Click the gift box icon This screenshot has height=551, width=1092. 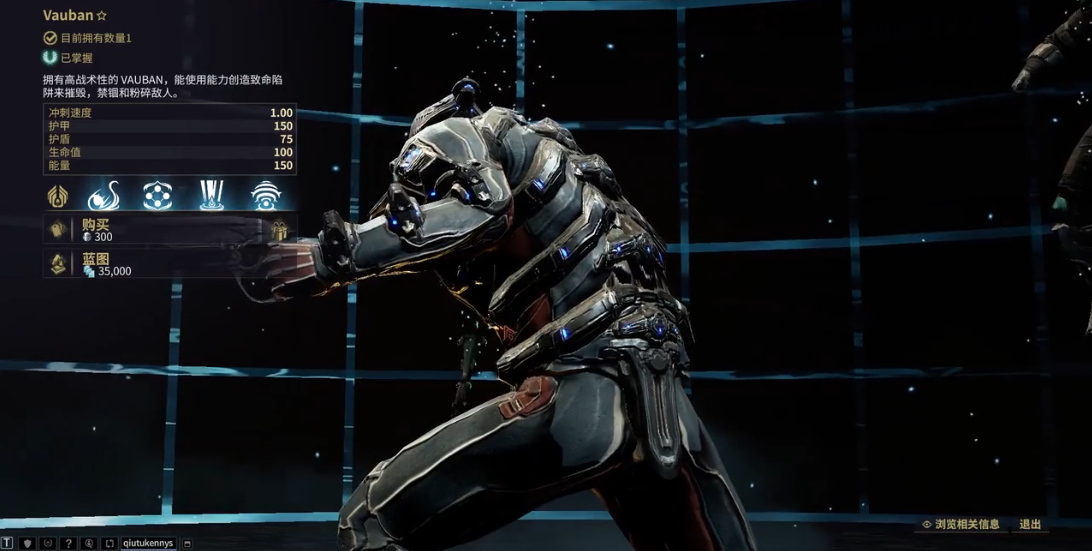[x=279, y=230]
